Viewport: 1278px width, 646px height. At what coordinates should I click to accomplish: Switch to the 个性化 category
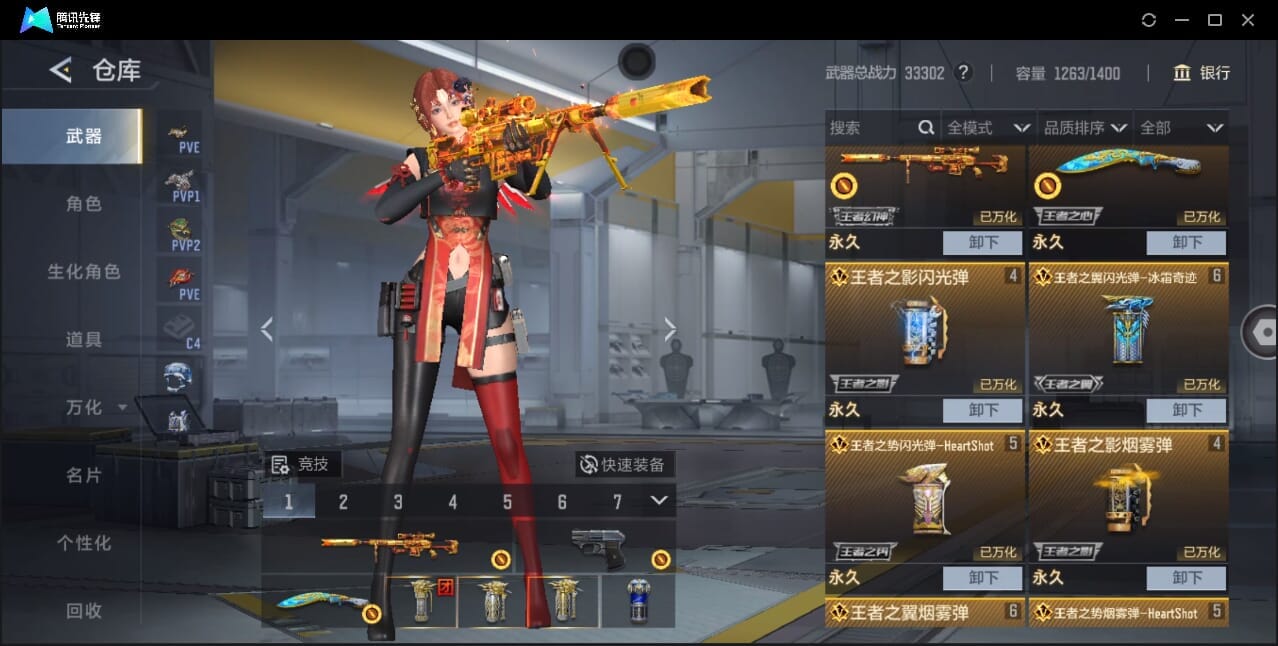pyautogui.click(x=84, y=544)
